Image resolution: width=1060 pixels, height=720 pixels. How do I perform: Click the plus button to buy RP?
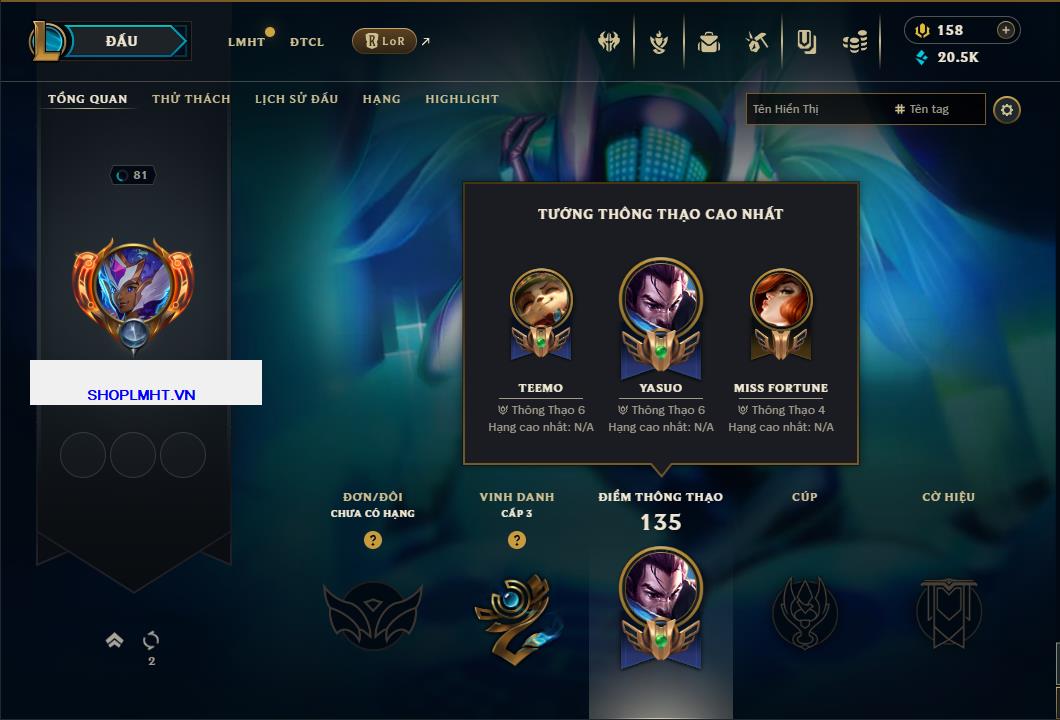[x=1006, y=30]
